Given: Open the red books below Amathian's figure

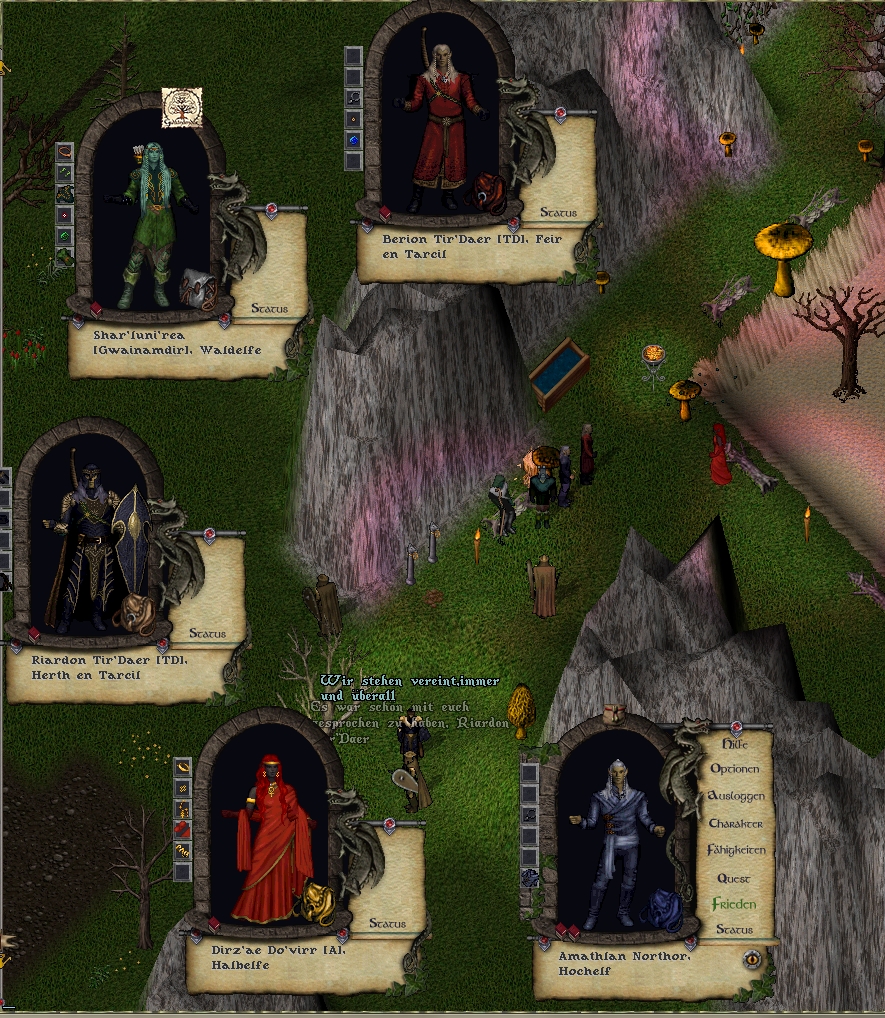Looking at the screenshot, I should tap(567, 932).
